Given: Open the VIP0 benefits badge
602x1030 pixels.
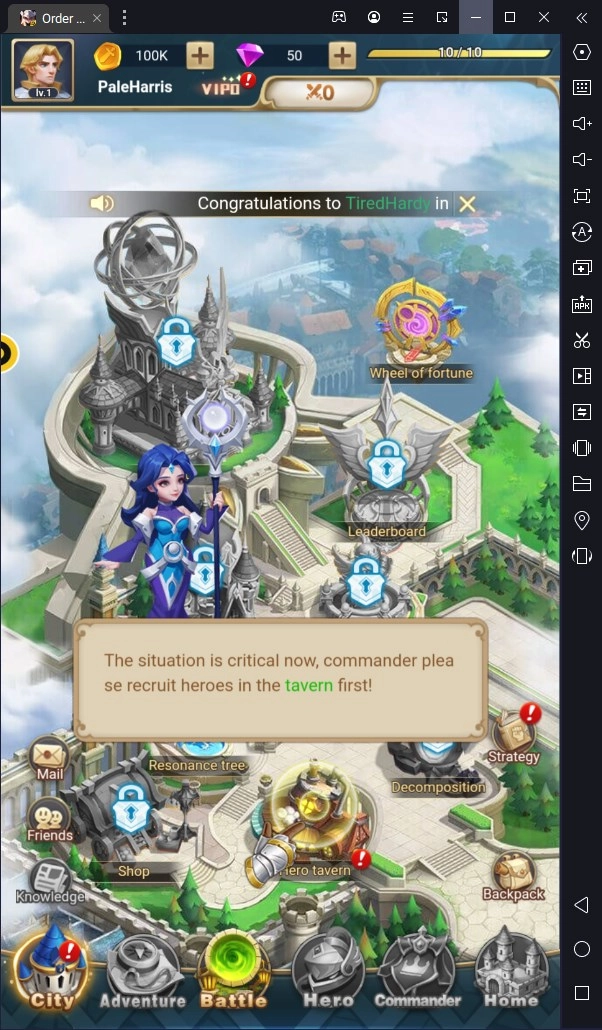Looking at the screenshot, I should pyautogui.click(x=224, y=87).
